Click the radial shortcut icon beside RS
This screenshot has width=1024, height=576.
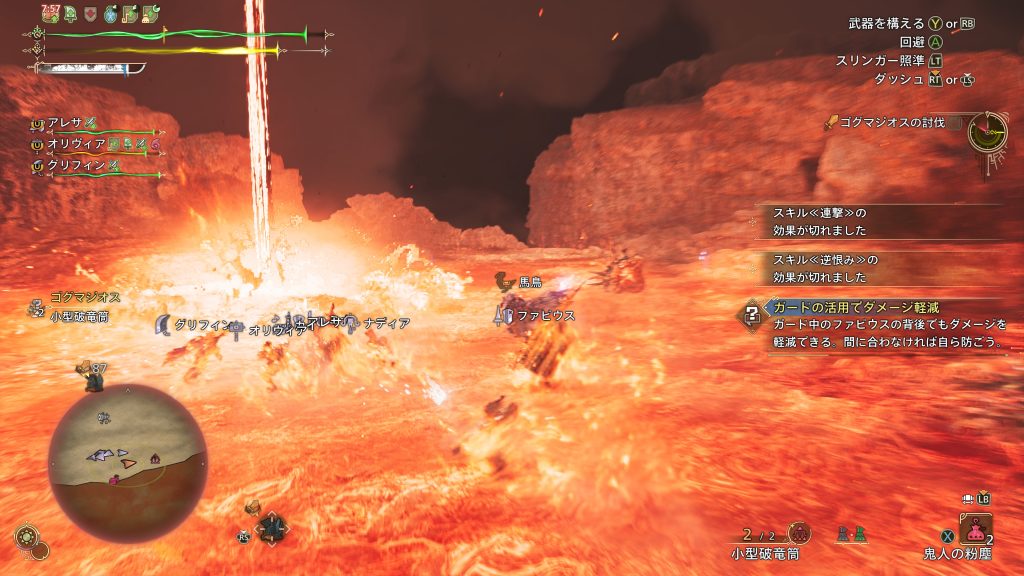[x=270, y=529]
